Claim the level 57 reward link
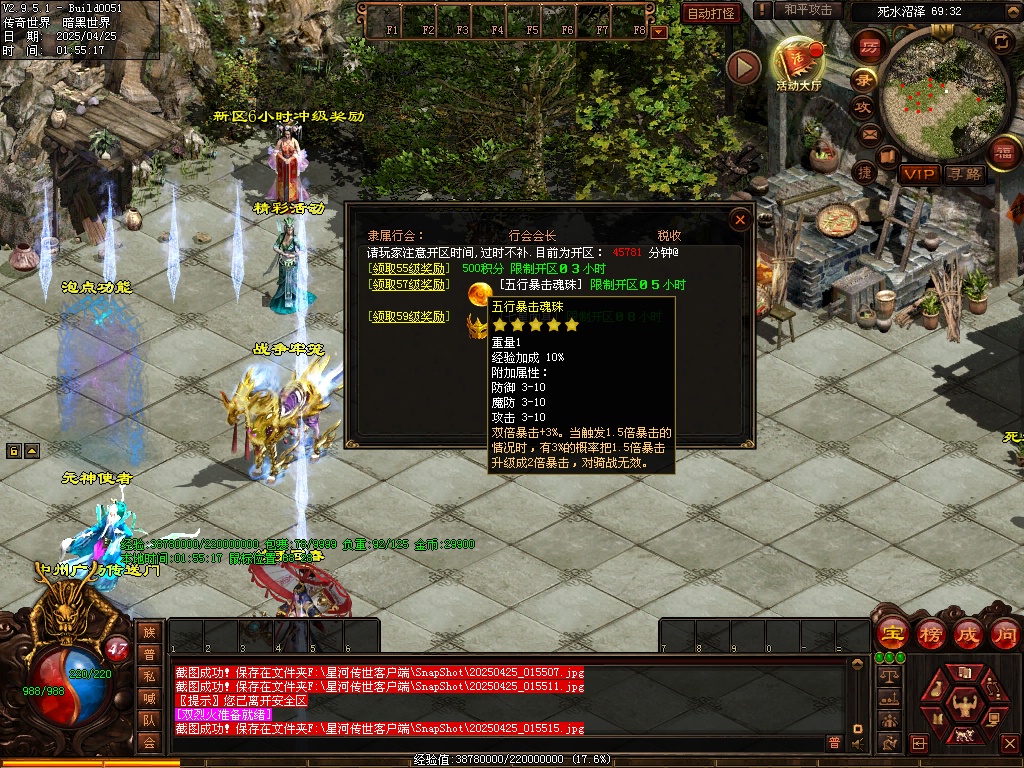This screenshot has height=768, width=1024. tap(410, 284)
